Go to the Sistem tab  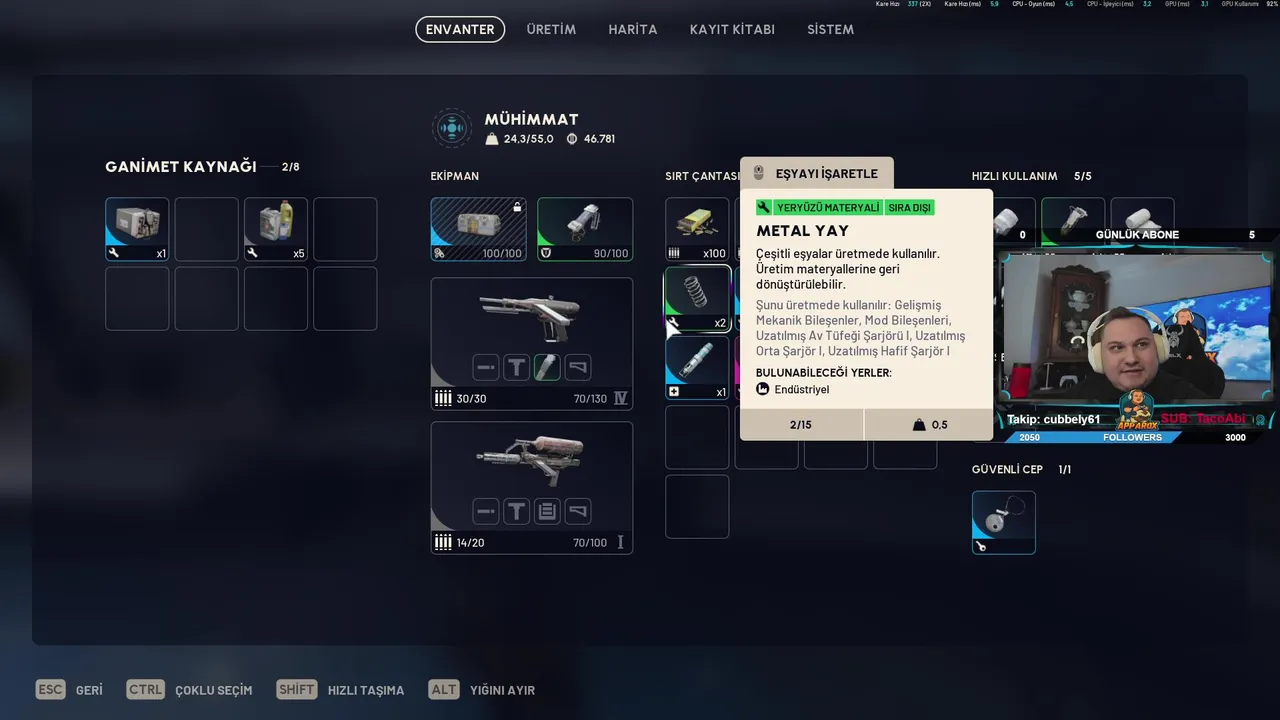(830, 29)
